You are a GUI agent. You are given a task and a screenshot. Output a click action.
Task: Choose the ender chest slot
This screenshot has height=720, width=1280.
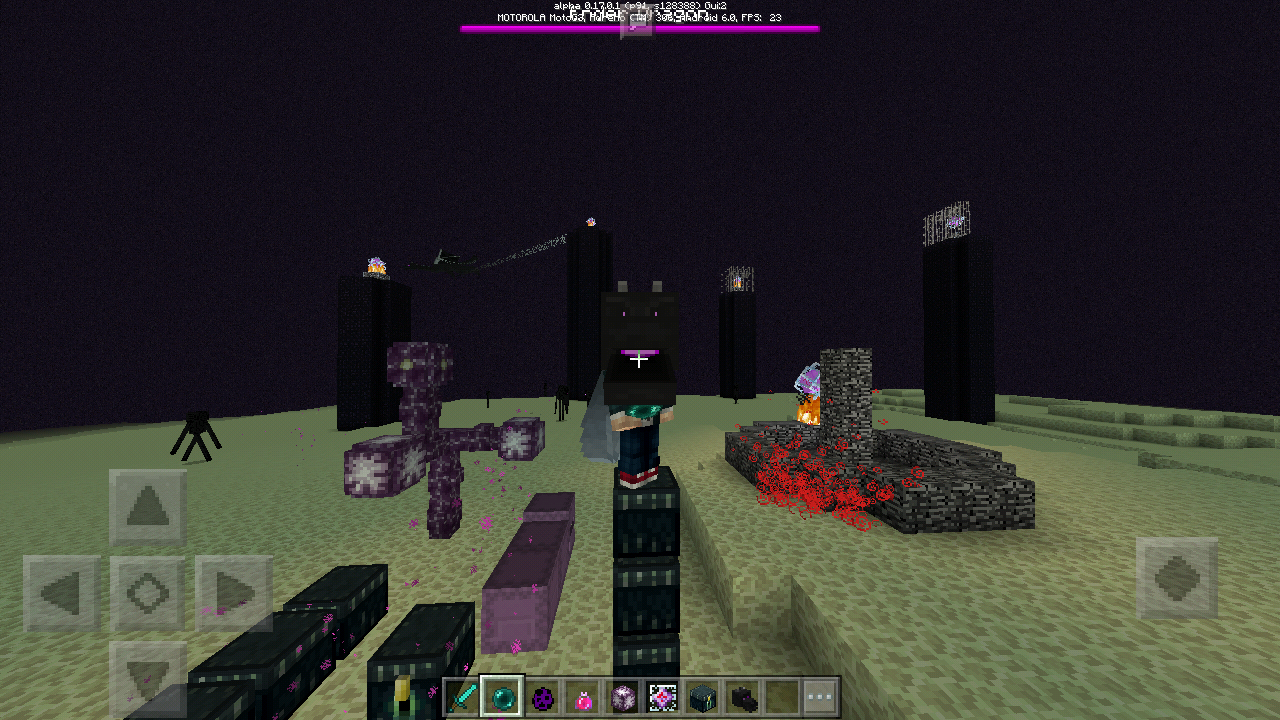702,697
